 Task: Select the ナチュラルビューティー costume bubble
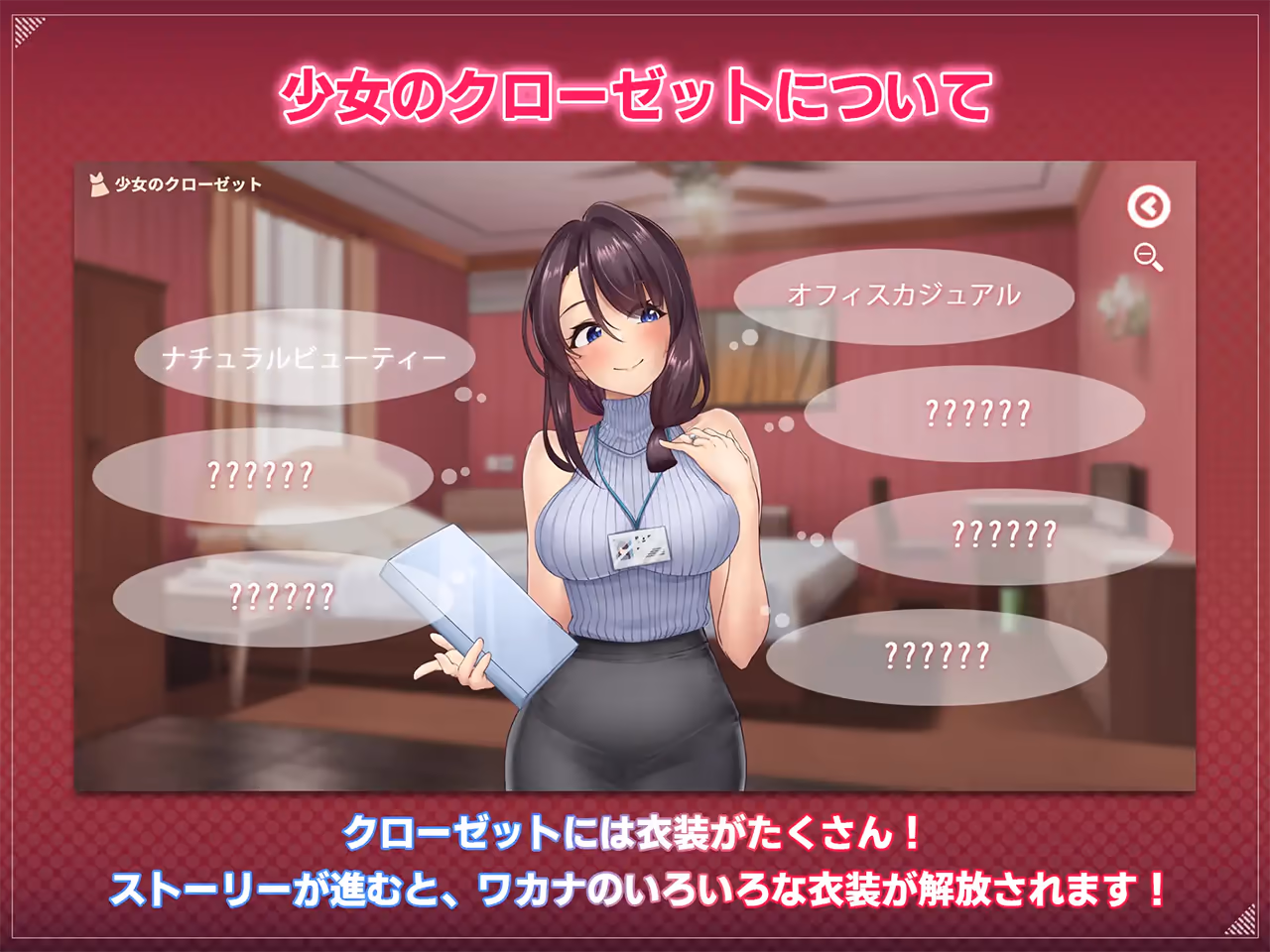[305, 358]
